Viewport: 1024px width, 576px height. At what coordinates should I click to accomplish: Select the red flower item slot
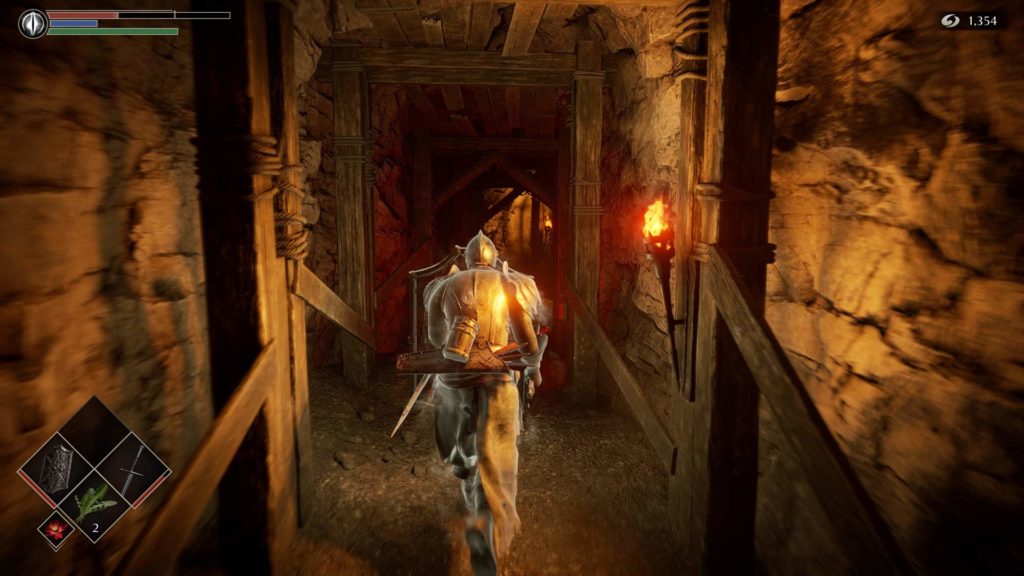coord(56,530)
